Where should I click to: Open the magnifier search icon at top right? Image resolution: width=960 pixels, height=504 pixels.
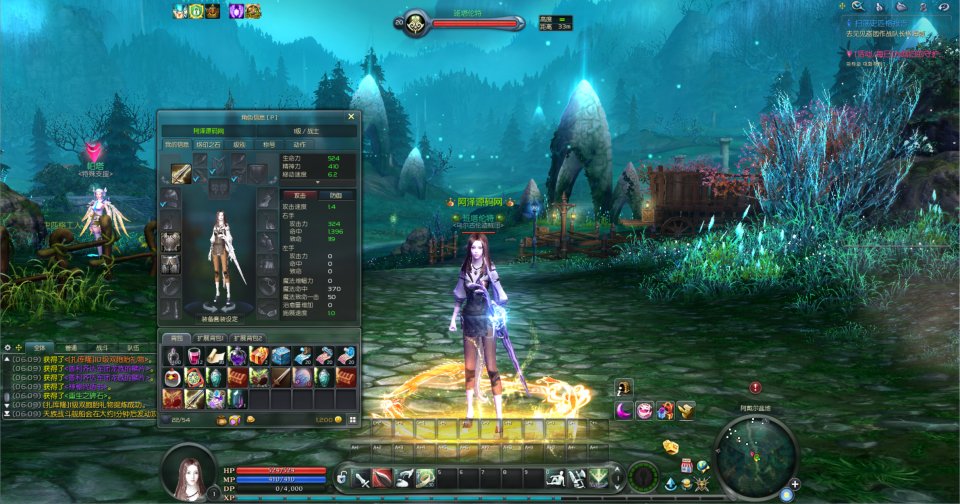(857, 6)
